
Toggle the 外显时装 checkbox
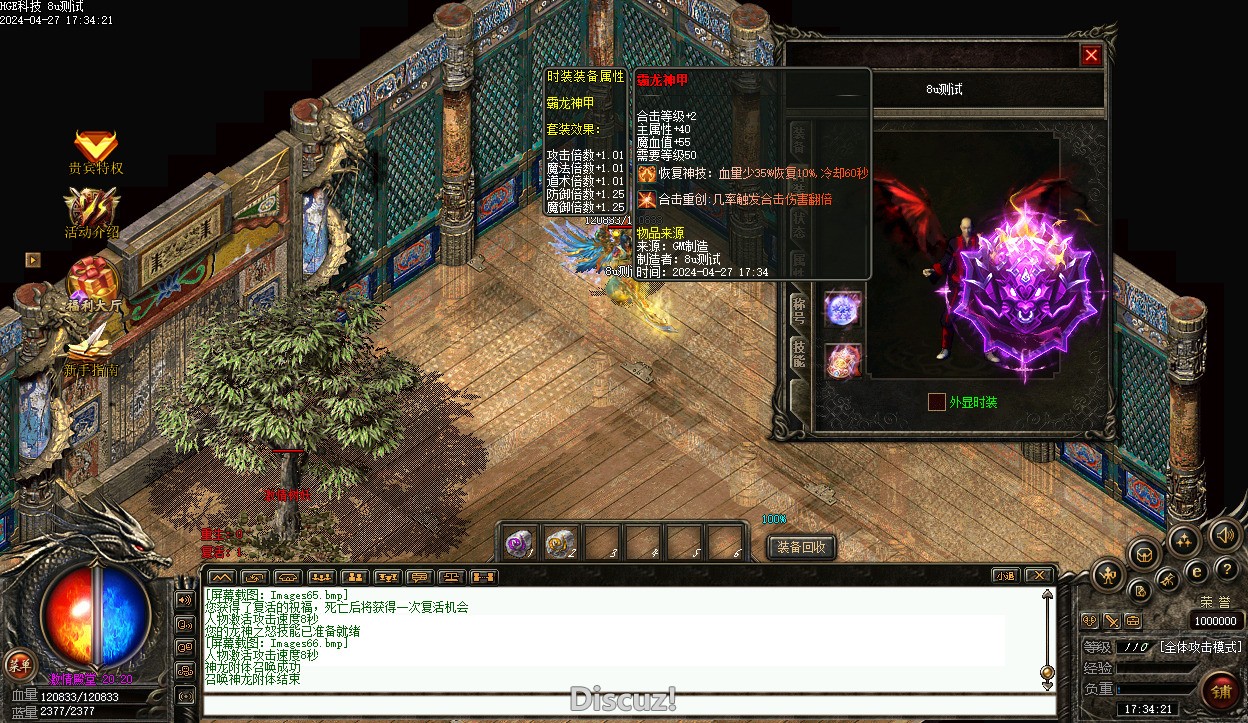click(936, 402)
